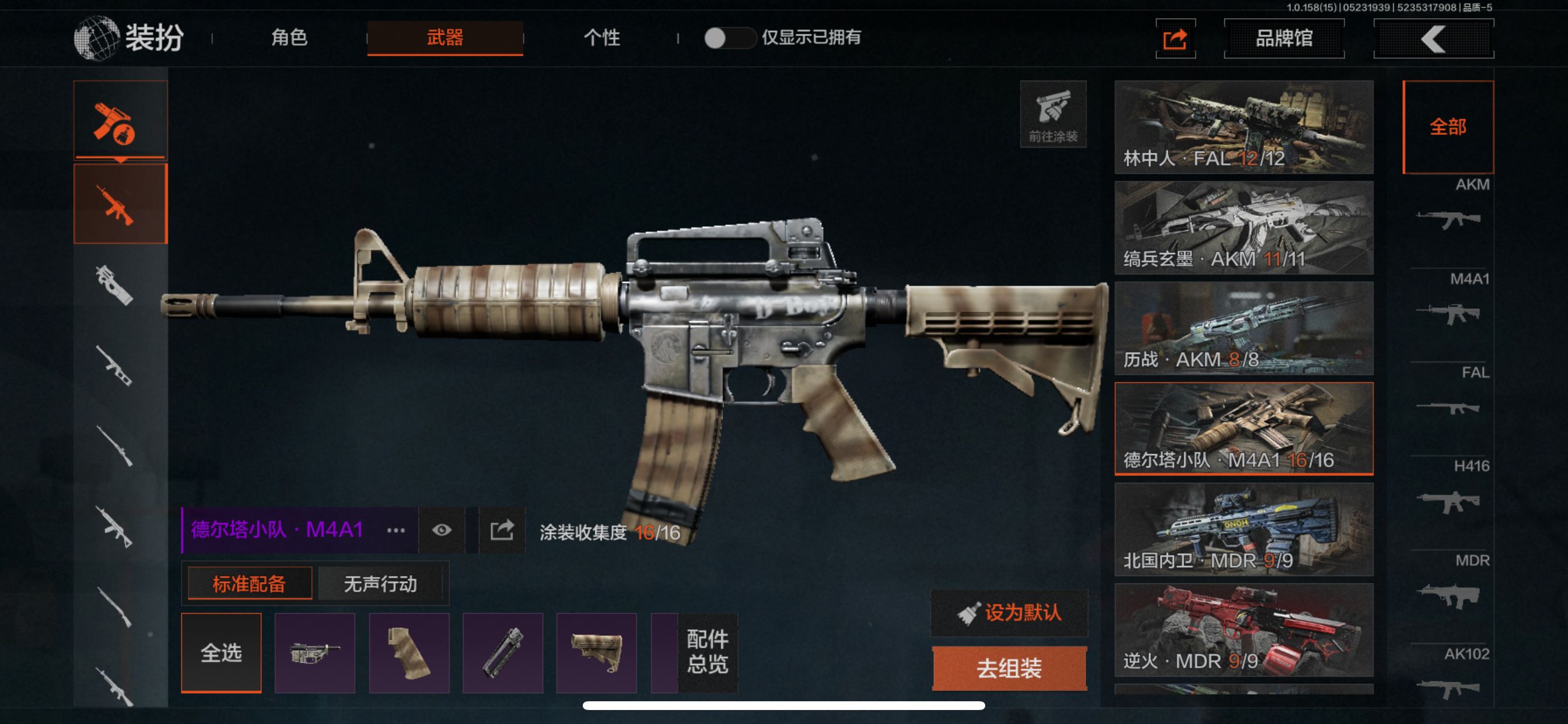Image resolution: width=1568 pixels, height=724 pixels.
Task: Open the 配件总览 parts overview
Action: coord(706,653)
